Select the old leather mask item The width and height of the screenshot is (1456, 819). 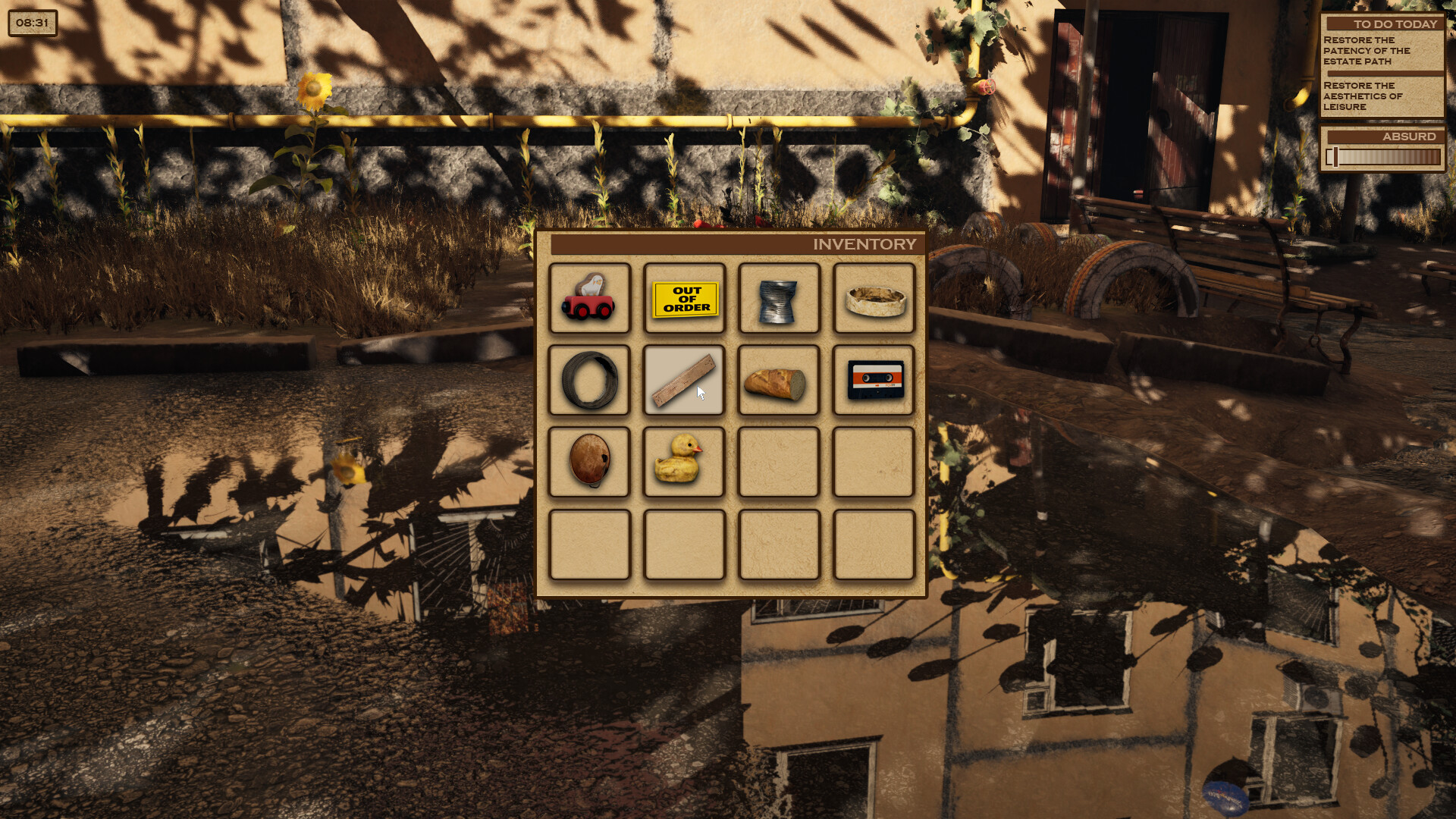coord(591,463)
